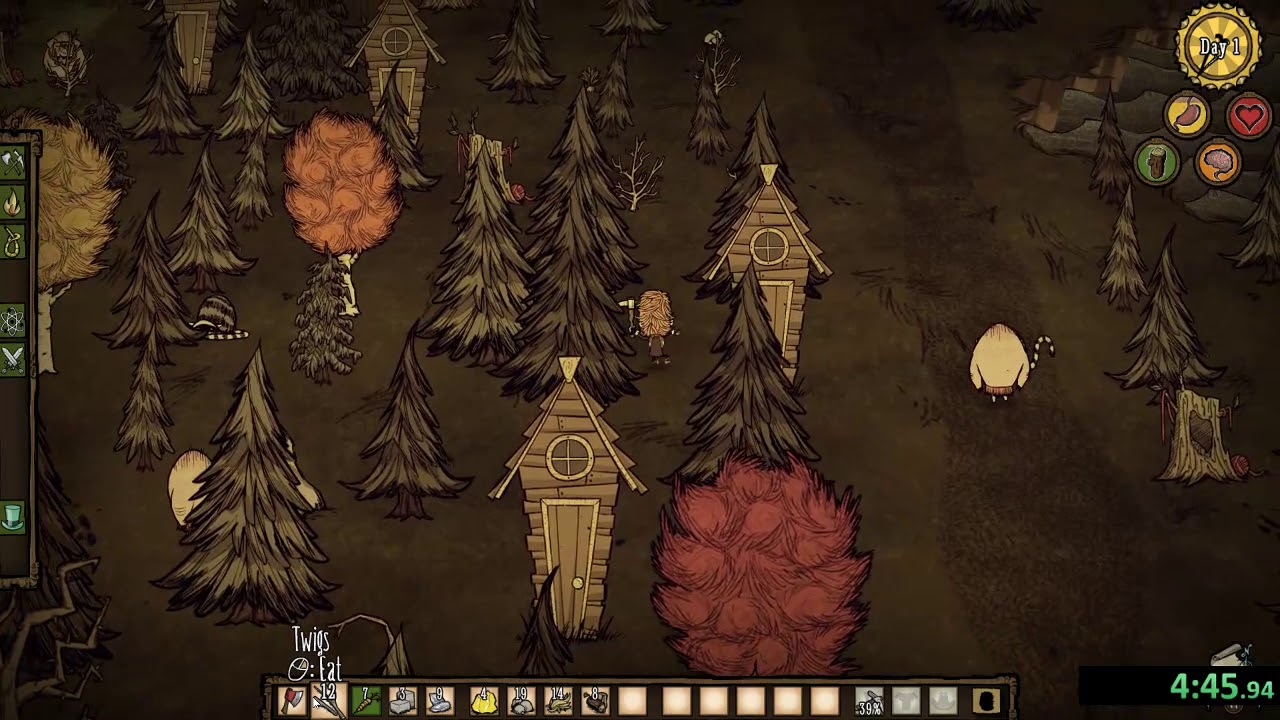1280x720 pixels.
Task: Open the Light crafting tab with flame icon
Action: point(12,204)
